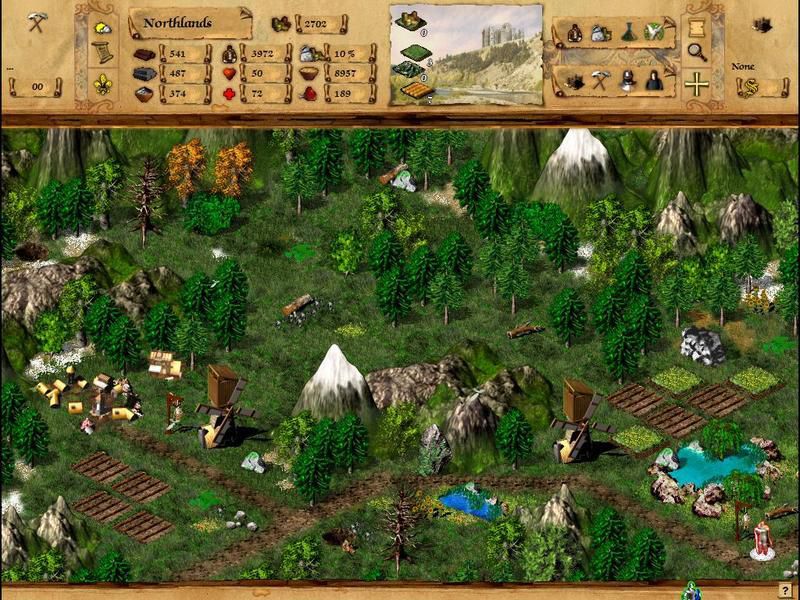Select the golden fleur-de-lis emblem
Screen dimensions: 800x600
[103, 83]
